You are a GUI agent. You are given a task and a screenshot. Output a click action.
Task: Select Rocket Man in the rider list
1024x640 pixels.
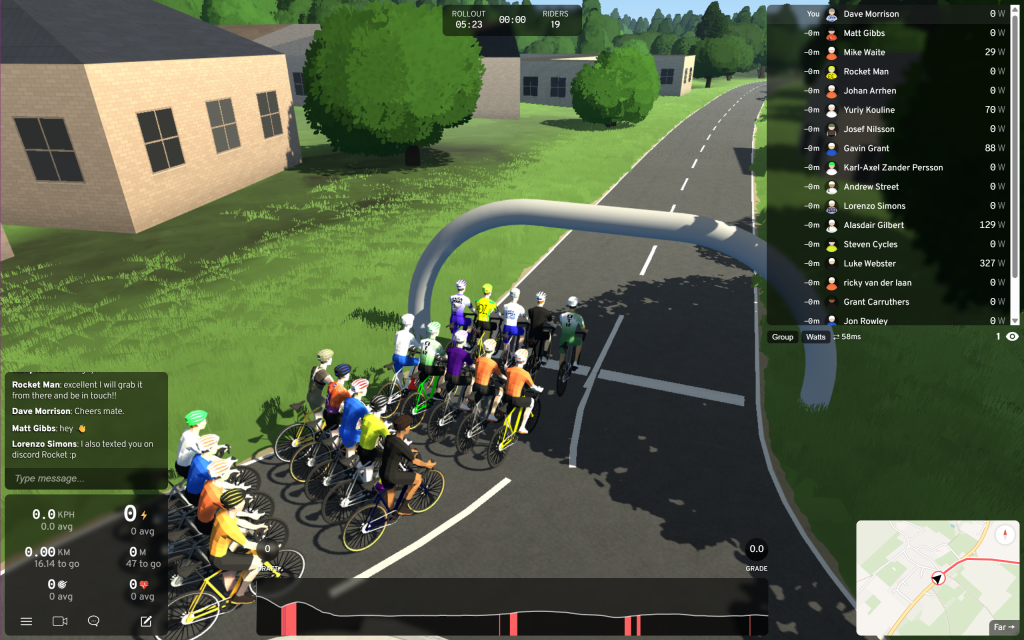pos(866,72)
